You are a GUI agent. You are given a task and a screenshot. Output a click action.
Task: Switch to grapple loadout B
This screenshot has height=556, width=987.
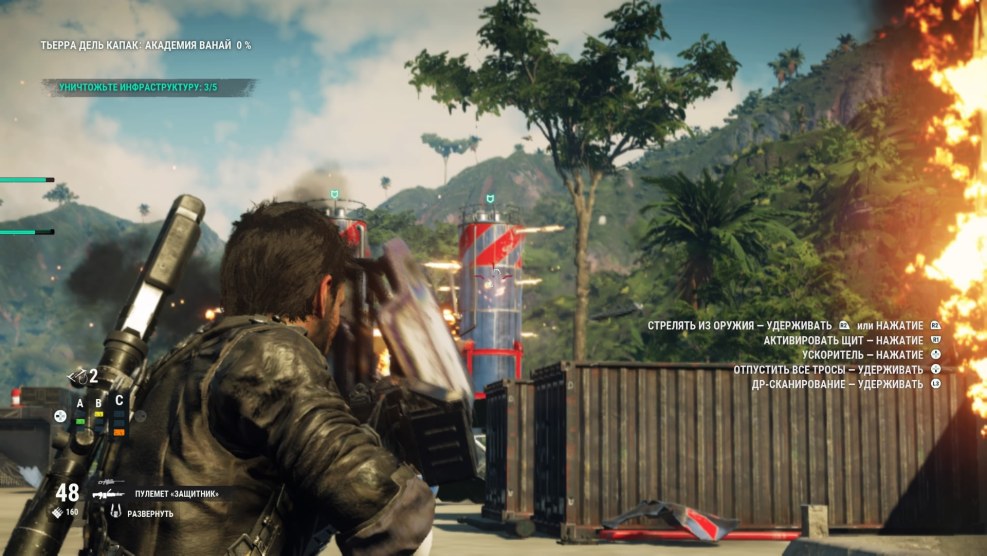click(x=98, y=404)
